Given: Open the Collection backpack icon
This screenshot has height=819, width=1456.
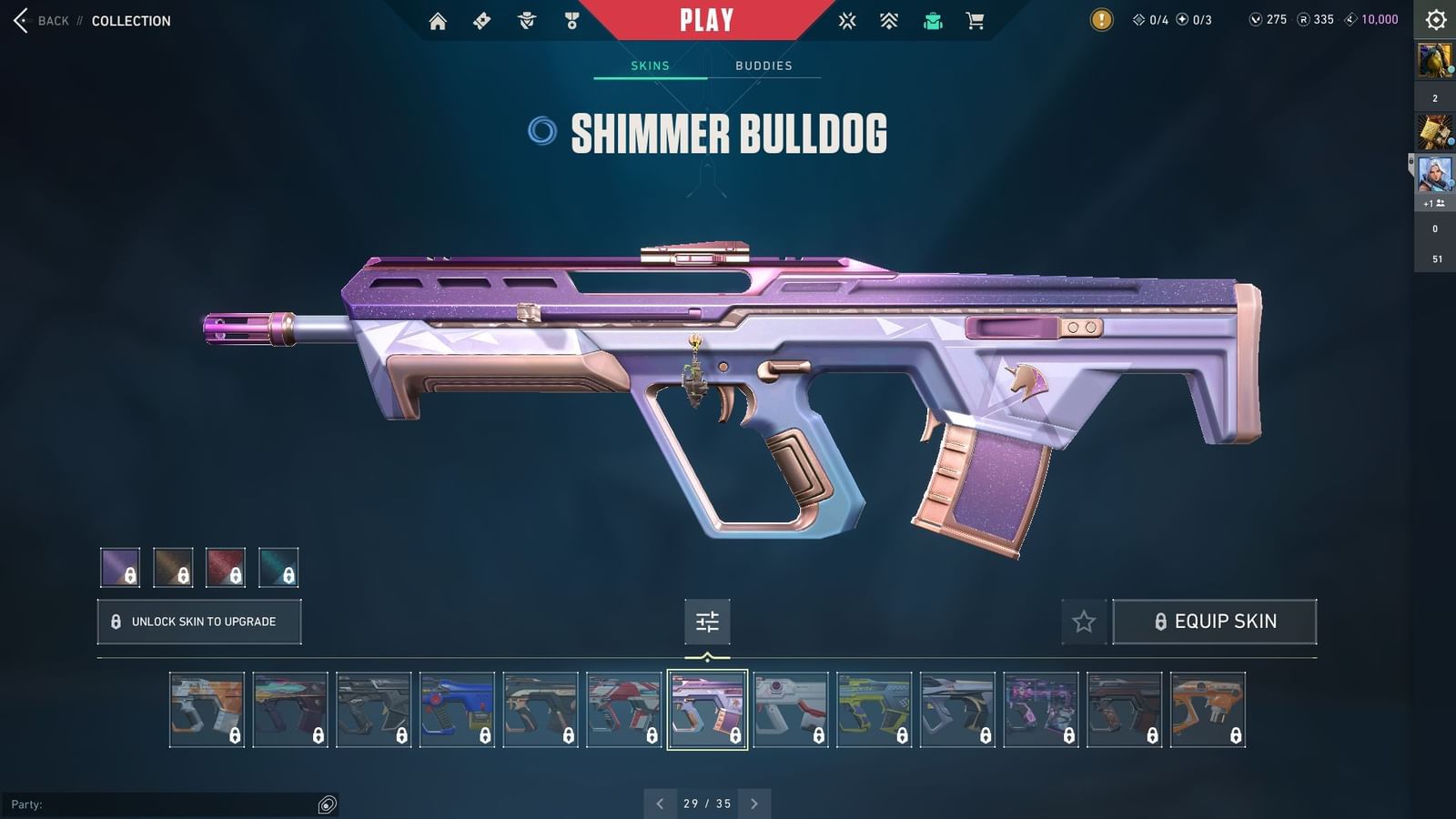Looking at the screenshot, I should pos(932,20).
